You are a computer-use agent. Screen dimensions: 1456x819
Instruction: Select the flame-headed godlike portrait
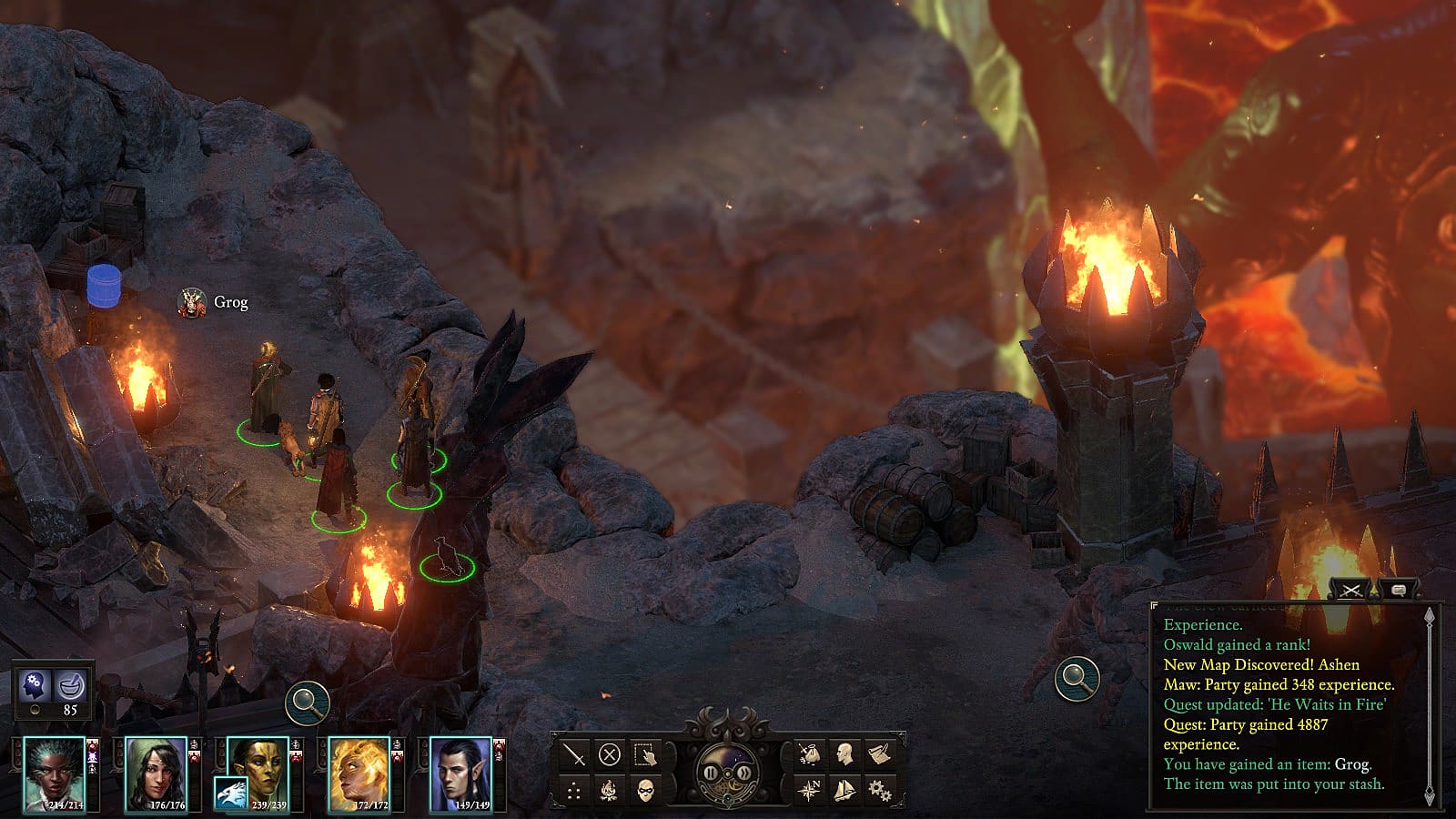(x=359, y=773)
